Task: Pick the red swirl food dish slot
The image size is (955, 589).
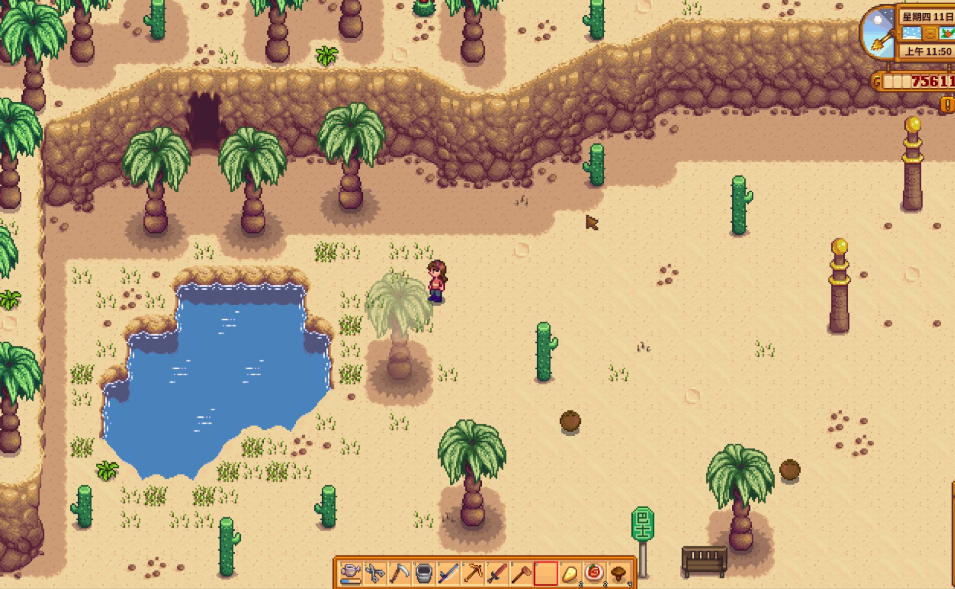Action: 594,573
